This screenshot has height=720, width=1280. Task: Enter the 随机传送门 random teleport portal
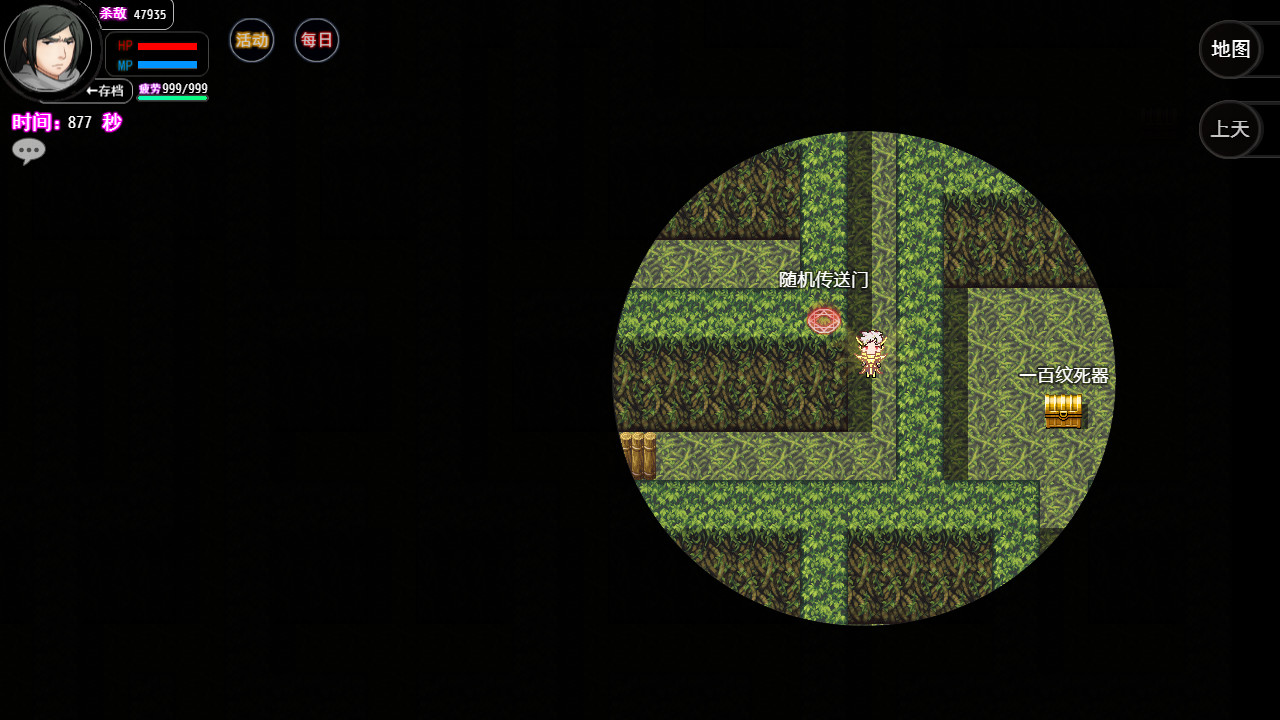click(823, 320)
